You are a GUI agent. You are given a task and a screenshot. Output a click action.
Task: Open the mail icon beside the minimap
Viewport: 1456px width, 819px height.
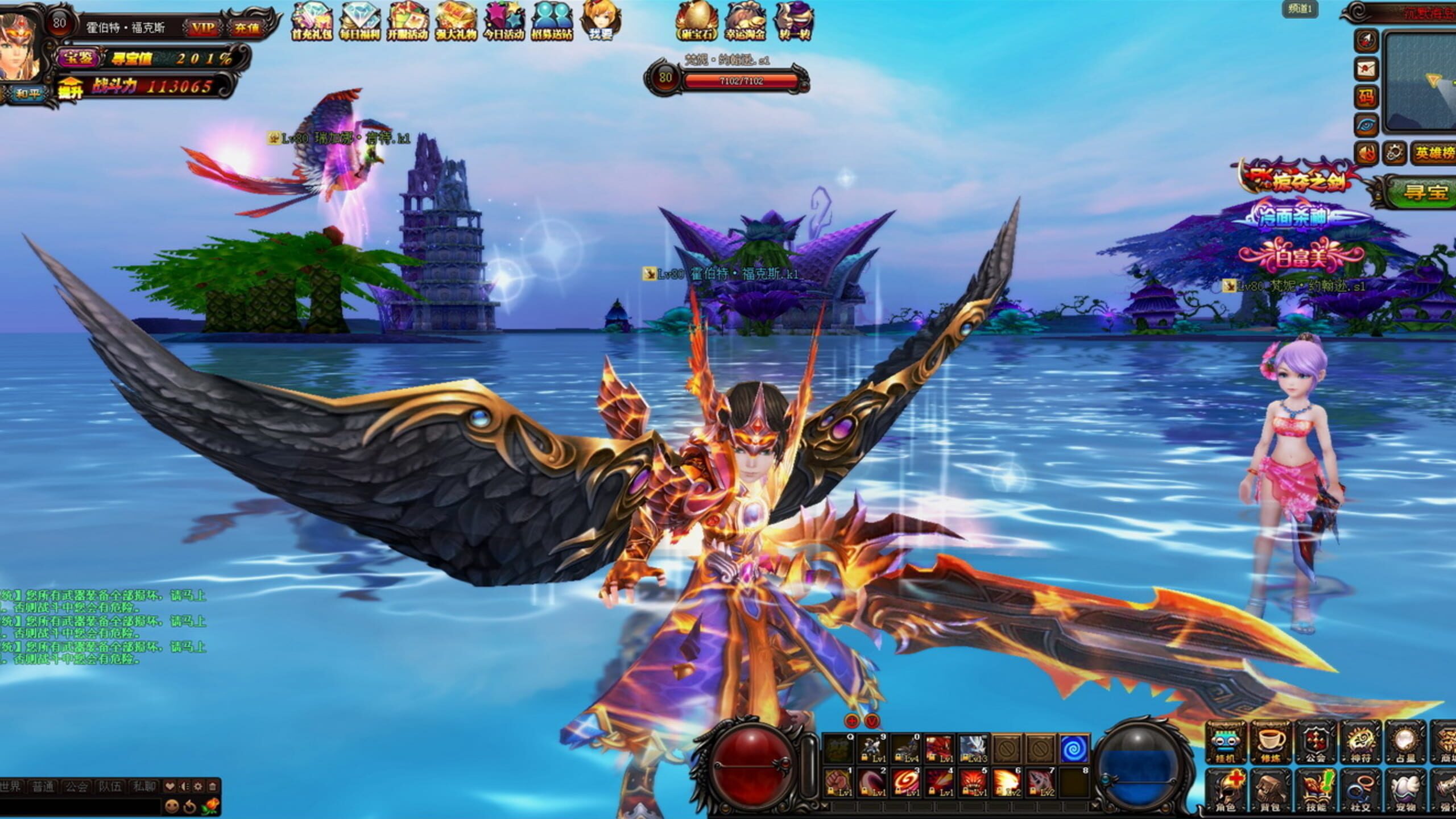1367,68
